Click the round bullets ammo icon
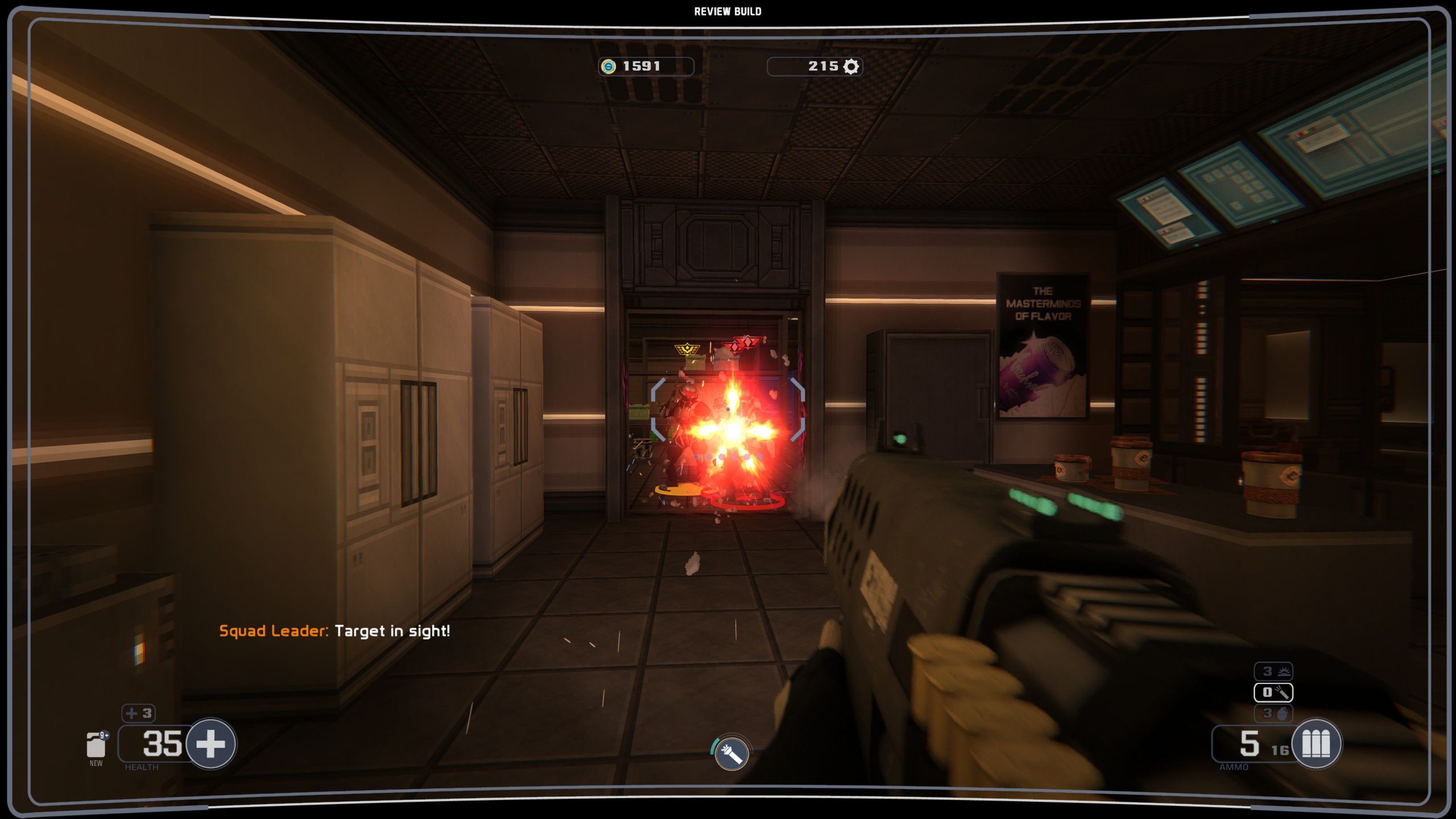The height and width of the screenshot is (819, 1456). 1316,743
